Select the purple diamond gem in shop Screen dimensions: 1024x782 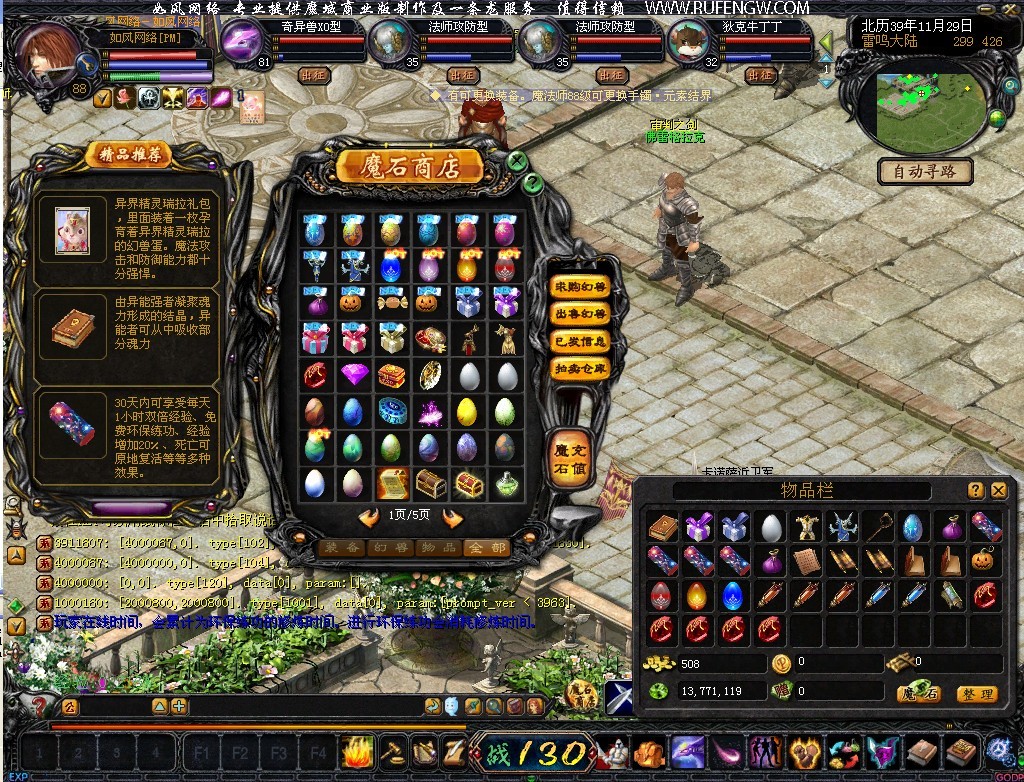[354, 376]
